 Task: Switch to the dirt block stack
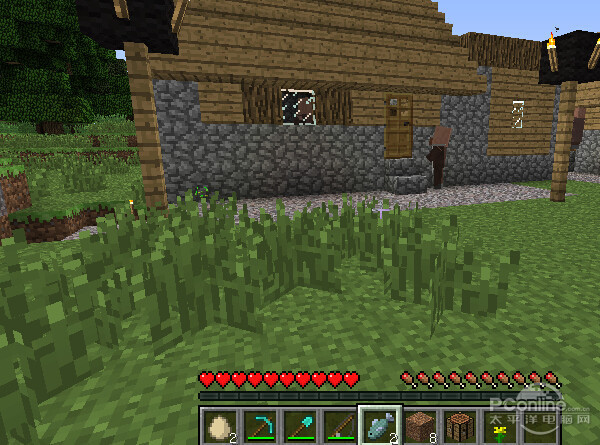click(x=421, y=426)
